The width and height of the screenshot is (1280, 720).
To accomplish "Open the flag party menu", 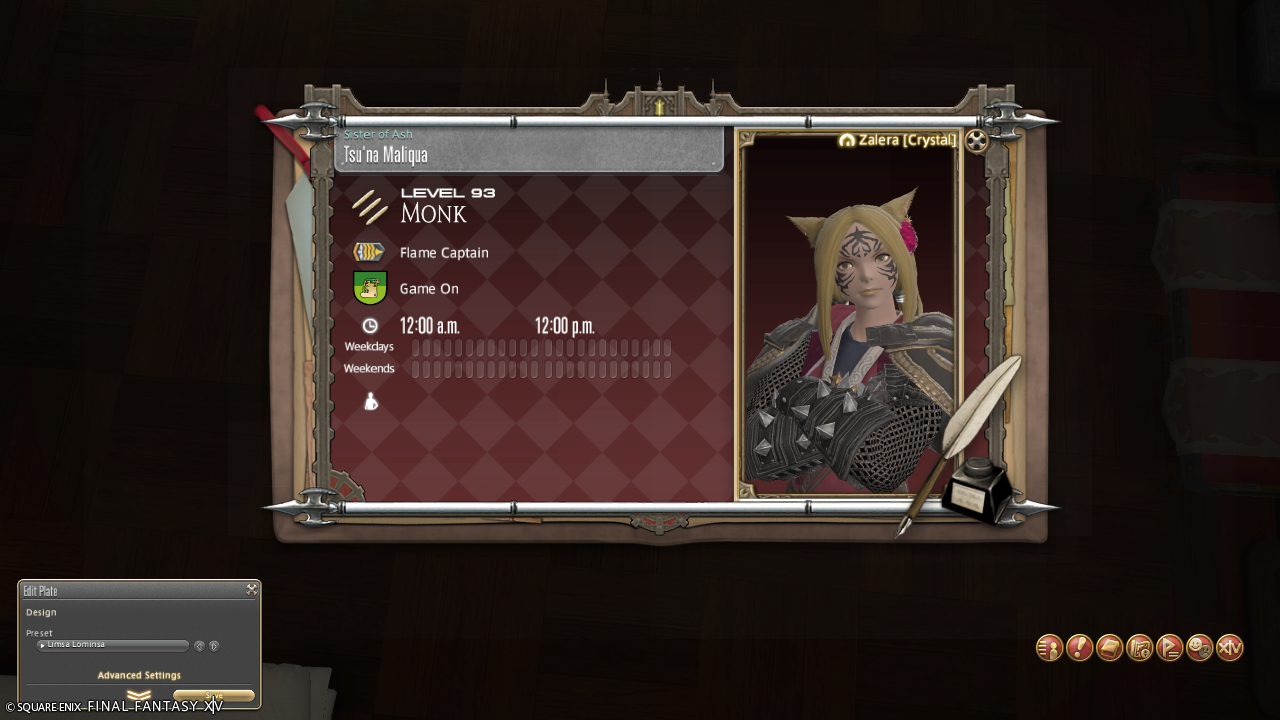I will tap(1169, 648).
